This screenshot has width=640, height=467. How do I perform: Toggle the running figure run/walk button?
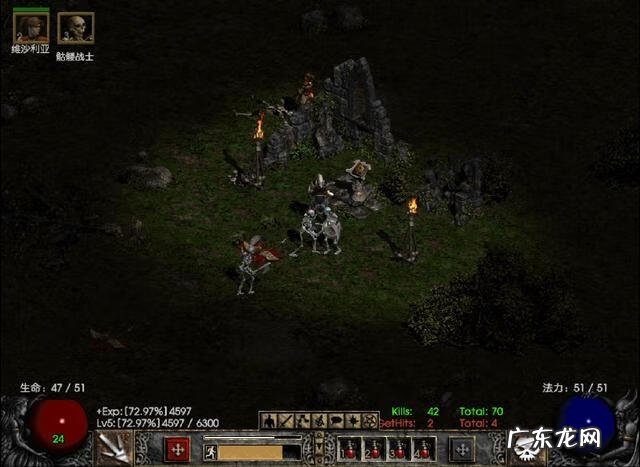[211, 452]
